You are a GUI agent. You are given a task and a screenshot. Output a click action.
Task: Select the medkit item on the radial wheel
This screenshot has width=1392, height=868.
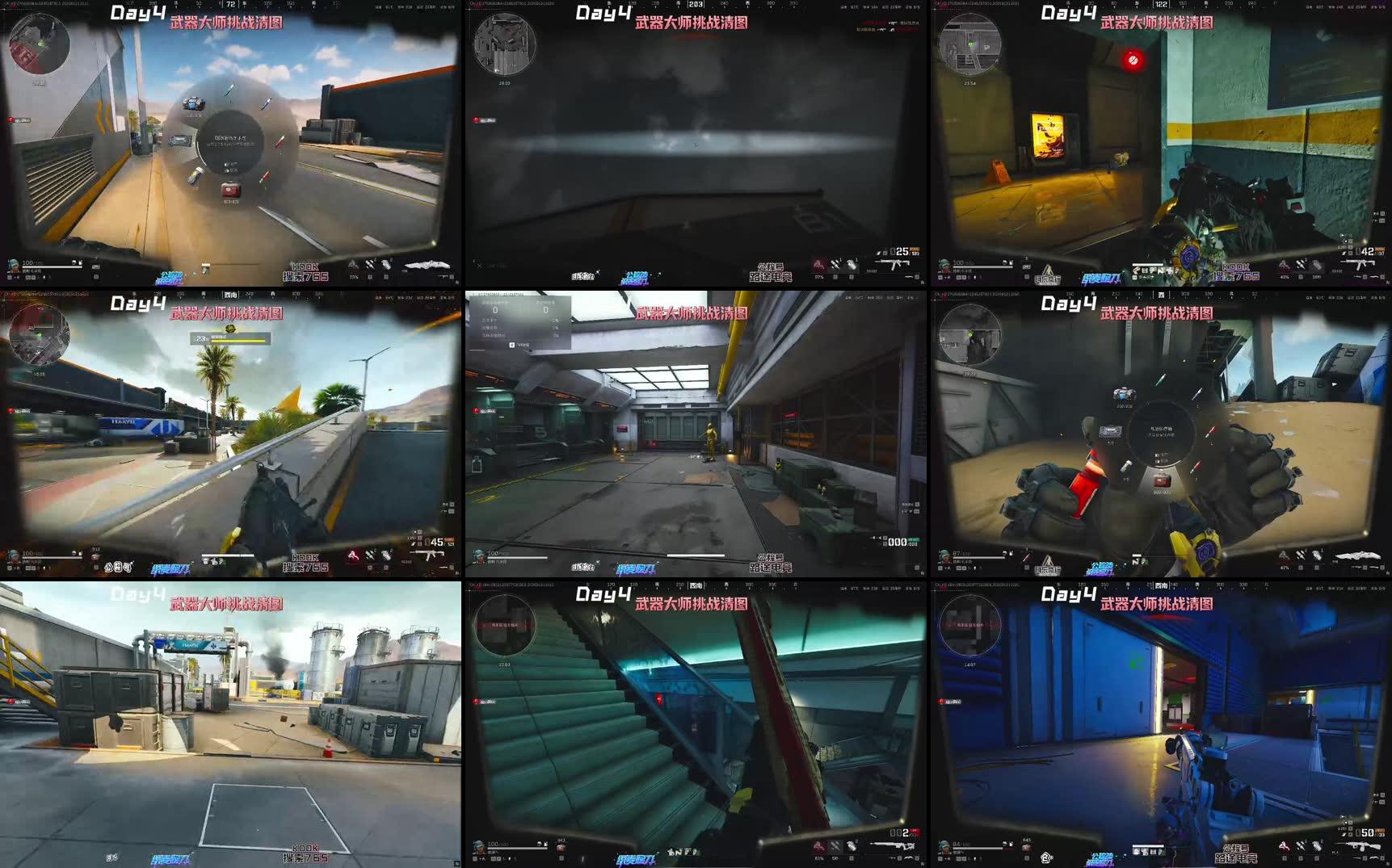[229, 191]
